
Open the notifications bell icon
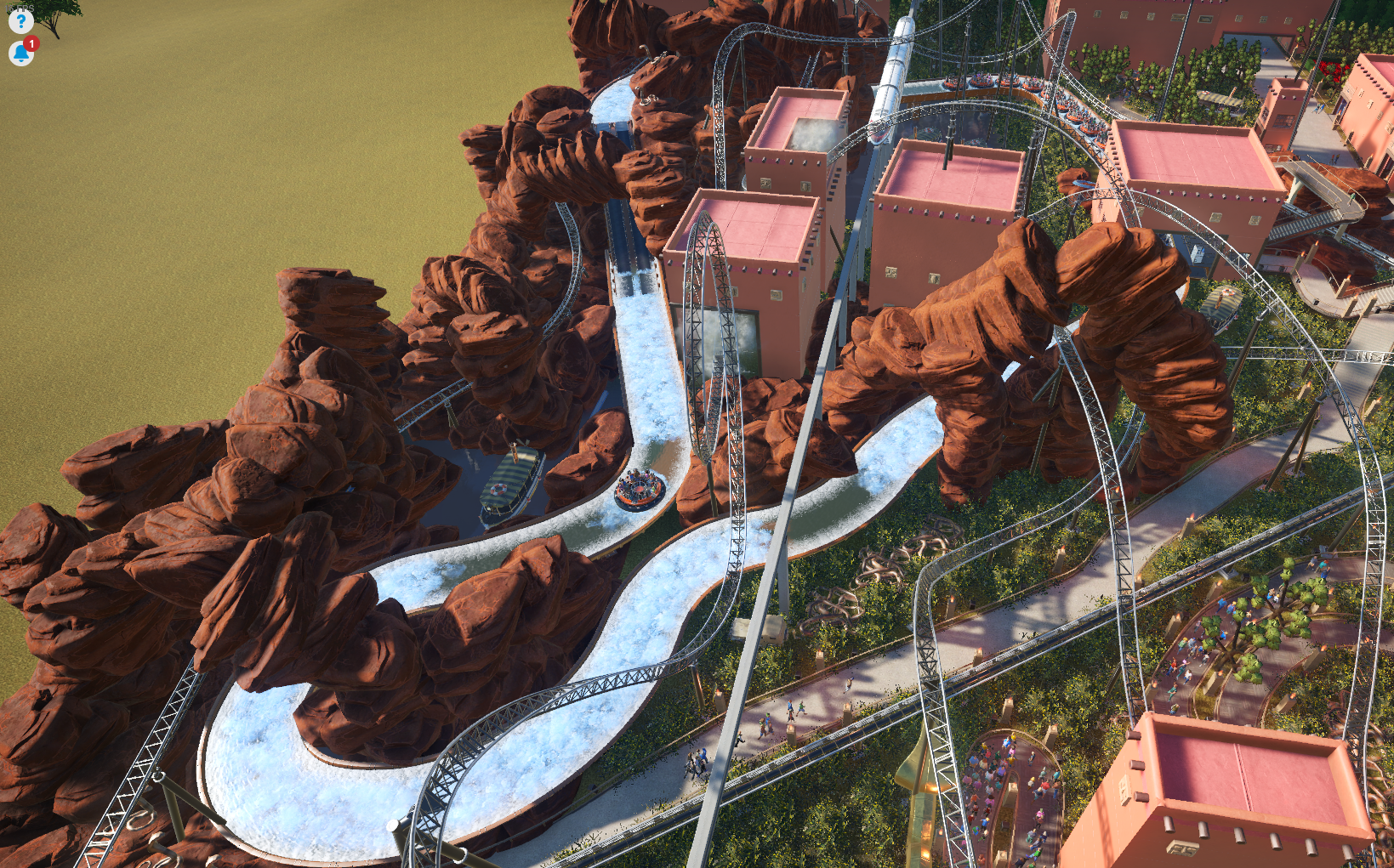point(20,54)
